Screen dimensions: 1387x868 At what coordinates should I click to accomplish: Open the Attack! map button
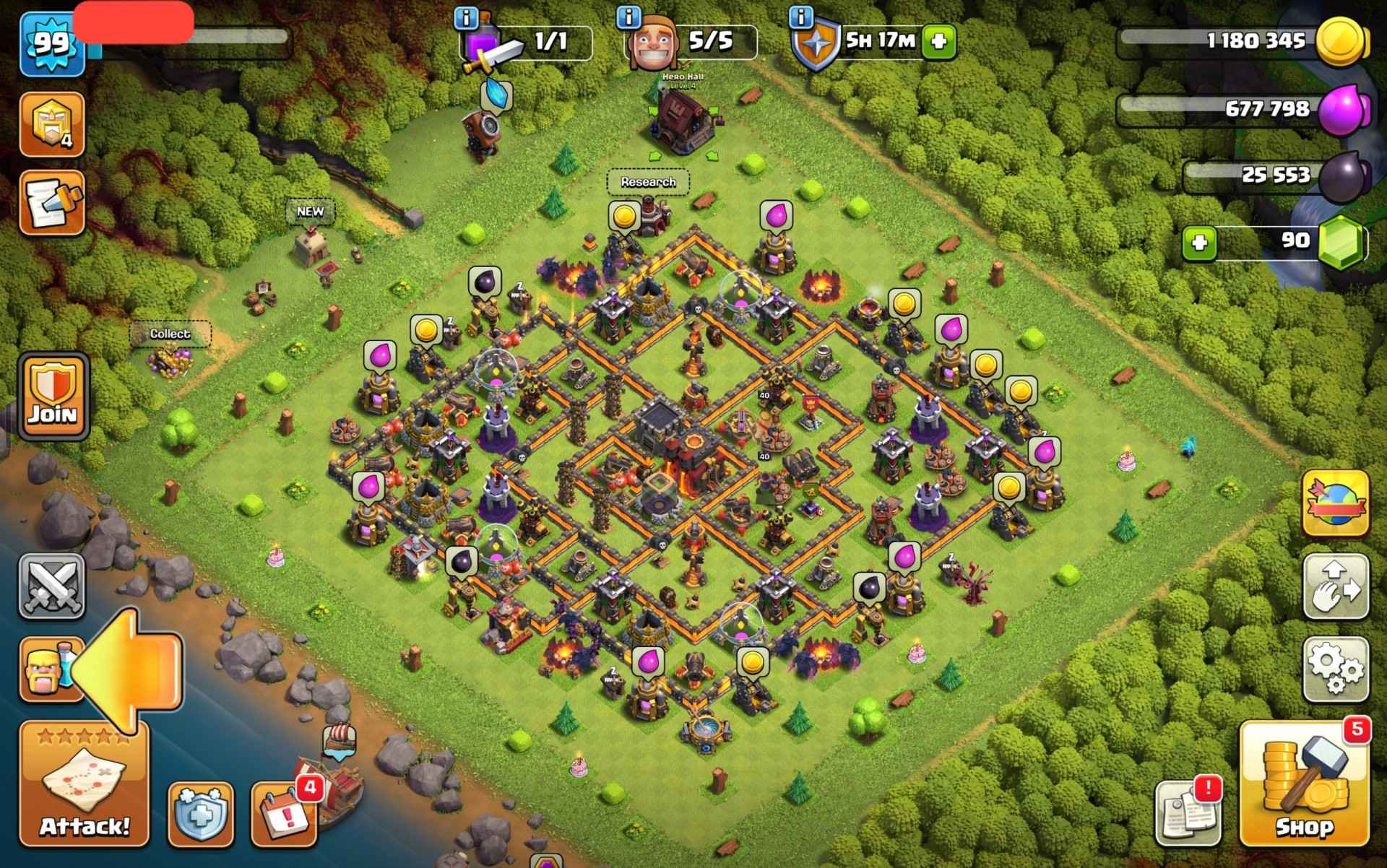click(x=84, y=784)
